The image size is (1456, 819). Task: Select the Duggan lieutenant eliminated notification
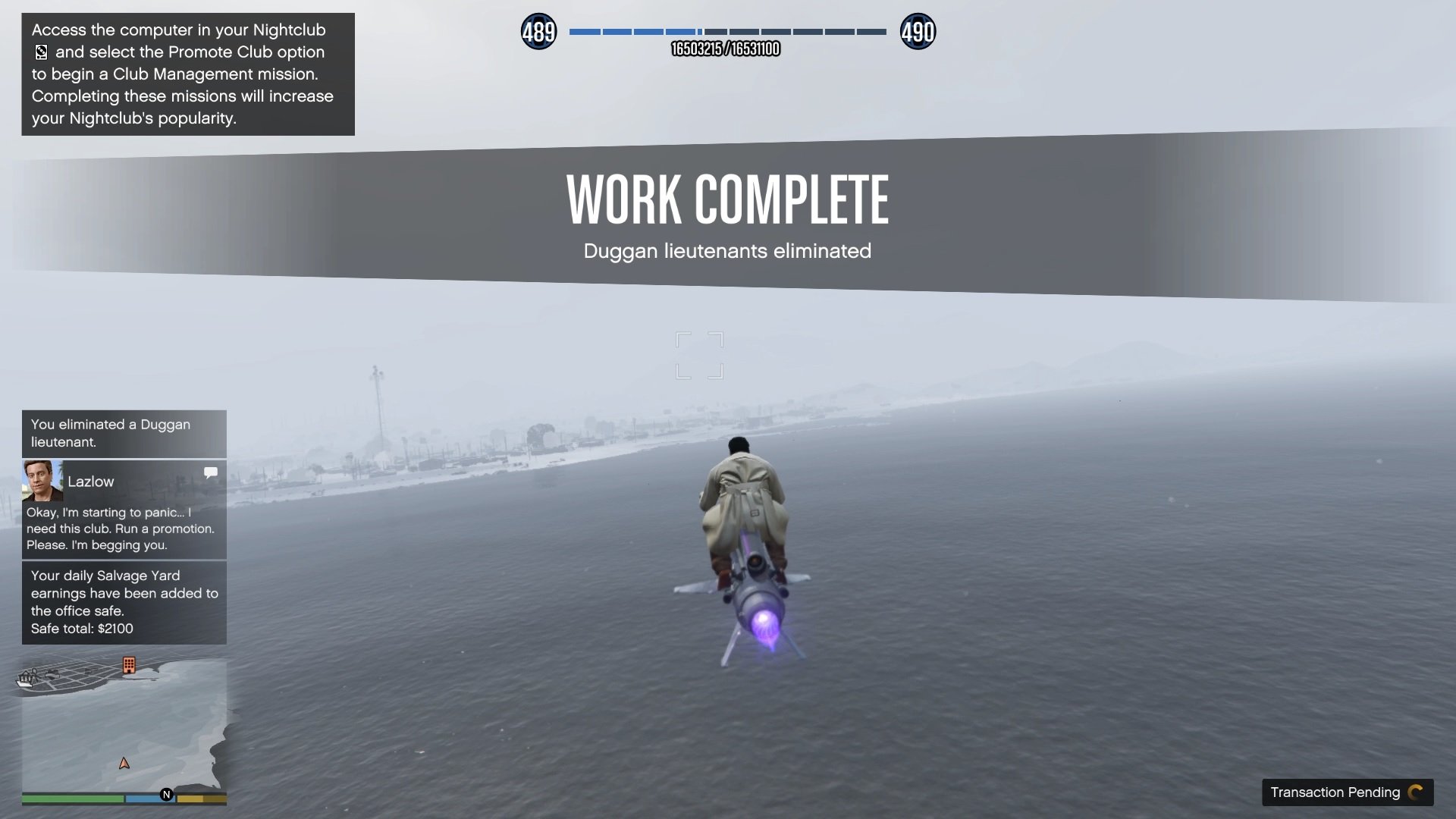coord(124,433)
